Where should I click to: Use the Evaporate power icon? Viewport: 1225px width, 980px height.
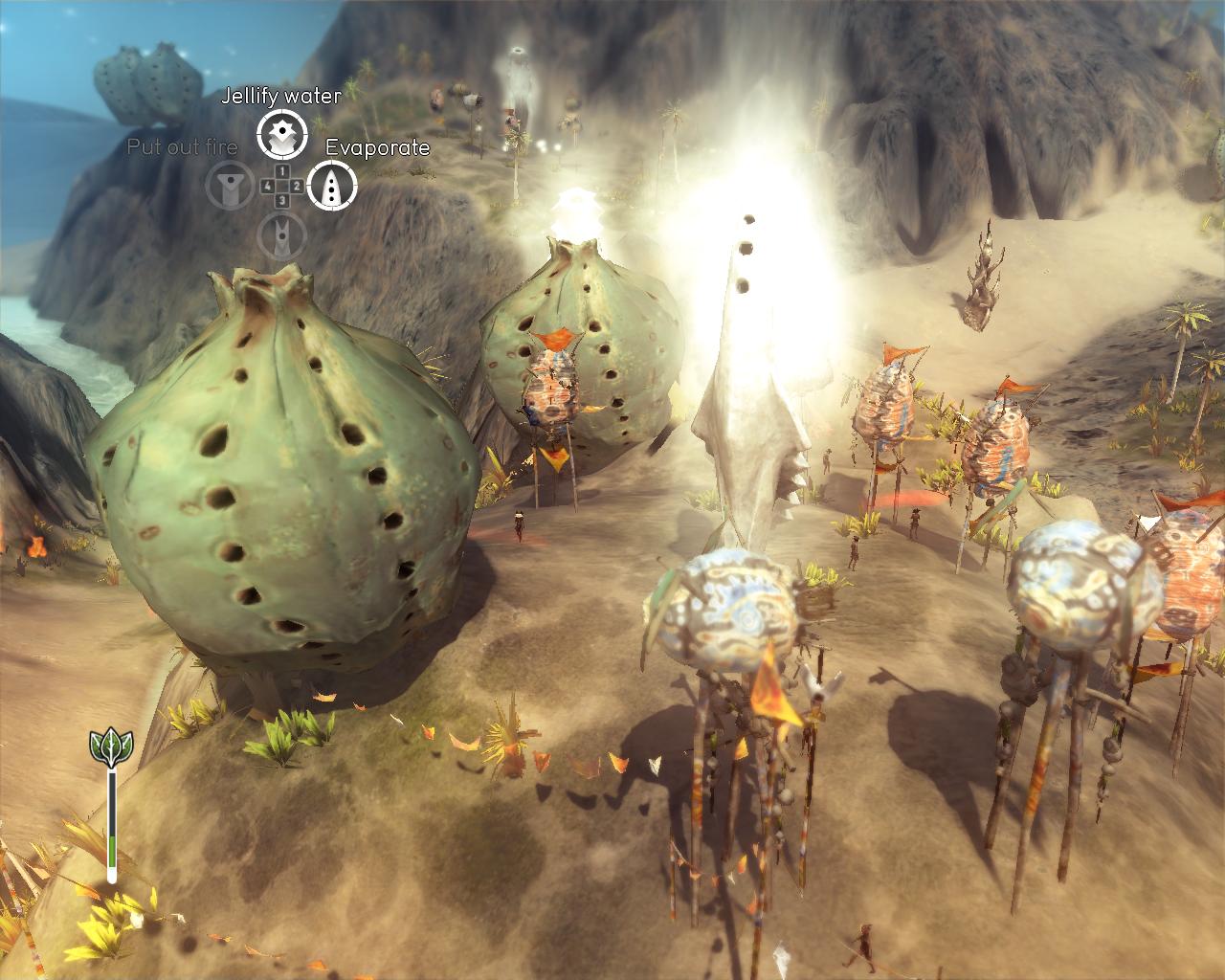[332, 185]
